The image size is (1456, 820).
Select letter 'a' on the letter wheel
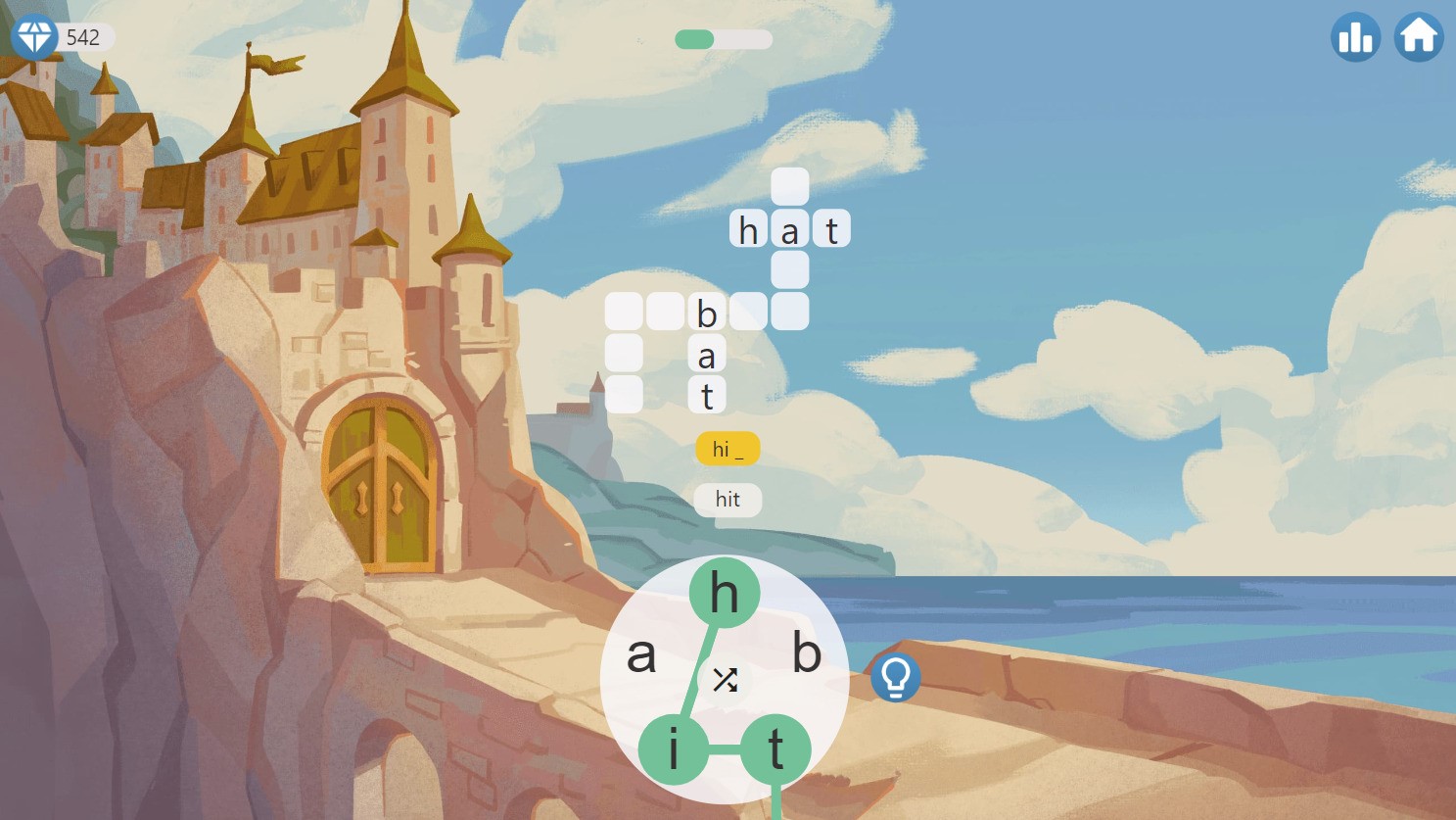(x=643, y=656)
